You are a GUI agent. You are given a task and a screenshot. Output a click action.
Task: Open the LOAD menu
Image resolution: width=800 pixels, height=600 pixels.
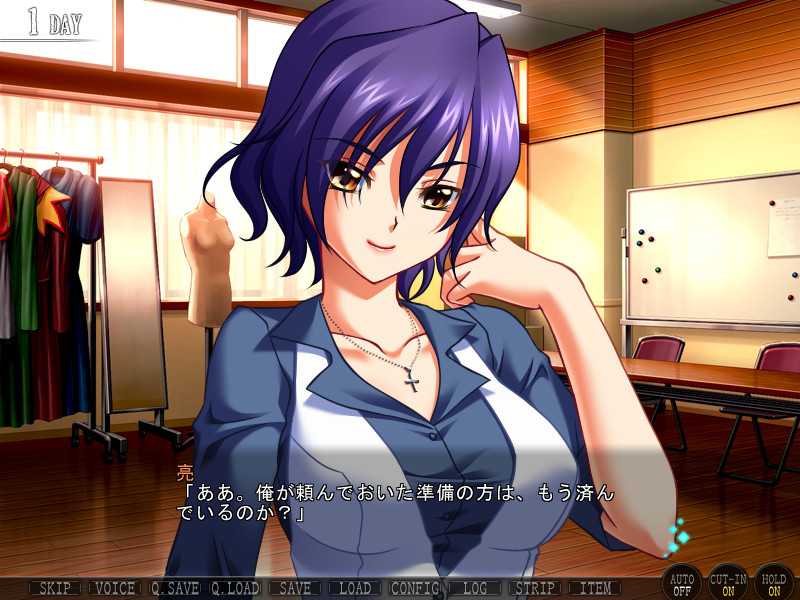tap(355, 588)
